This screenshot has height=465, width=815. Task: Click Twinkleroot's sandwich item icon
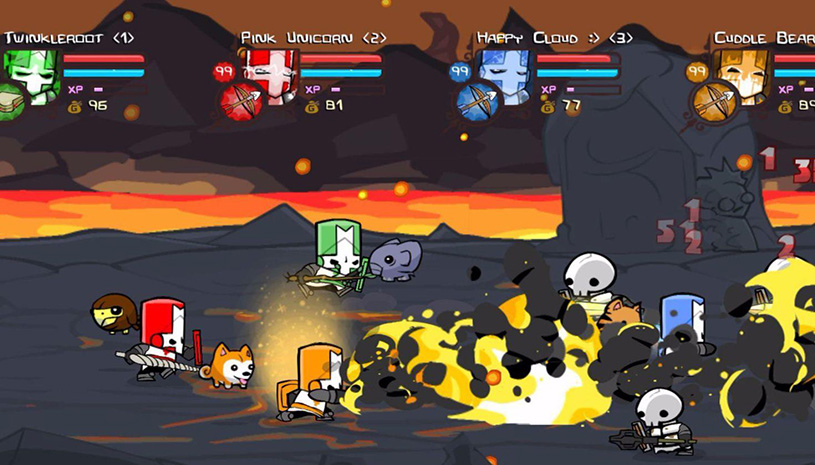(x=11, y=100)
